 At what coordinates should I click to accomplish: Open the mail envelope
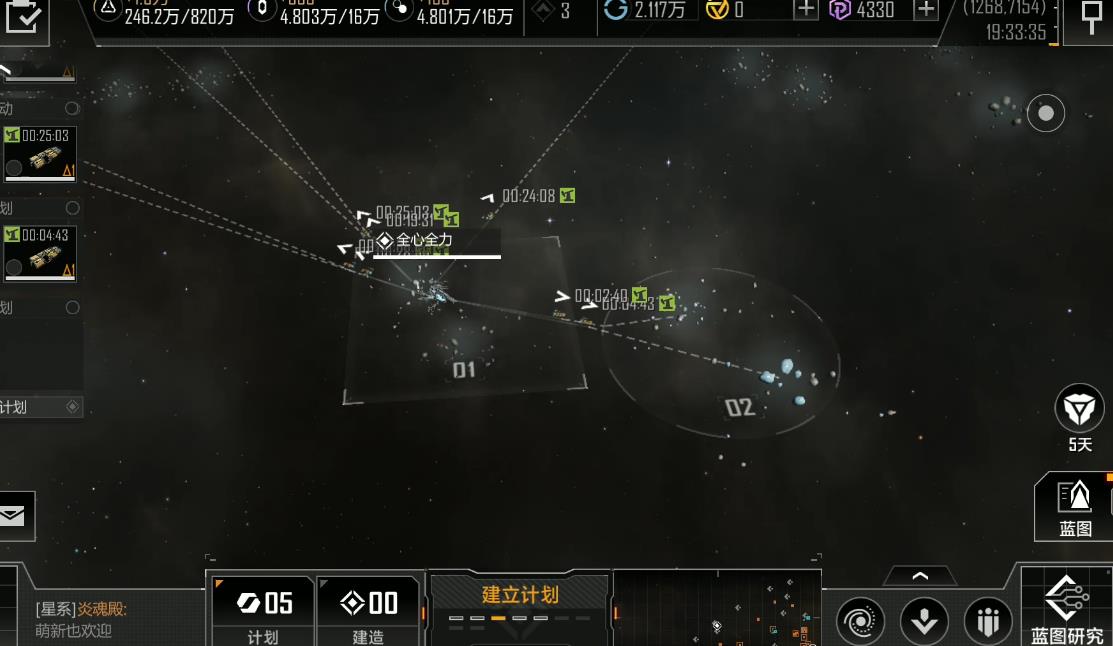pyautogui.click(x=14, y=516)
